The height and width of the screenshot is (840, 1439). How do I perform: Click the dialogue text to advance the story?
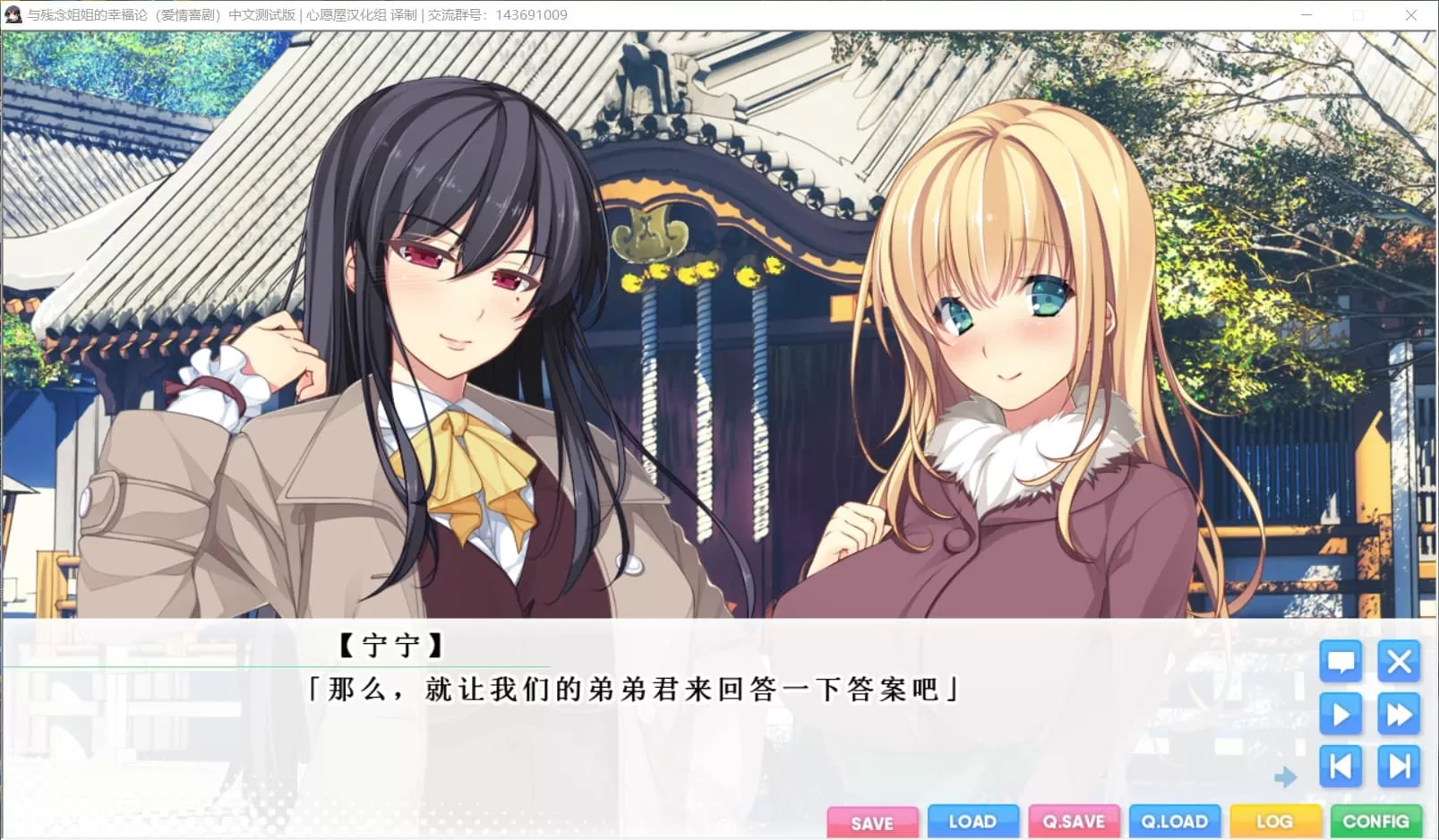click(x=631, y=690)
